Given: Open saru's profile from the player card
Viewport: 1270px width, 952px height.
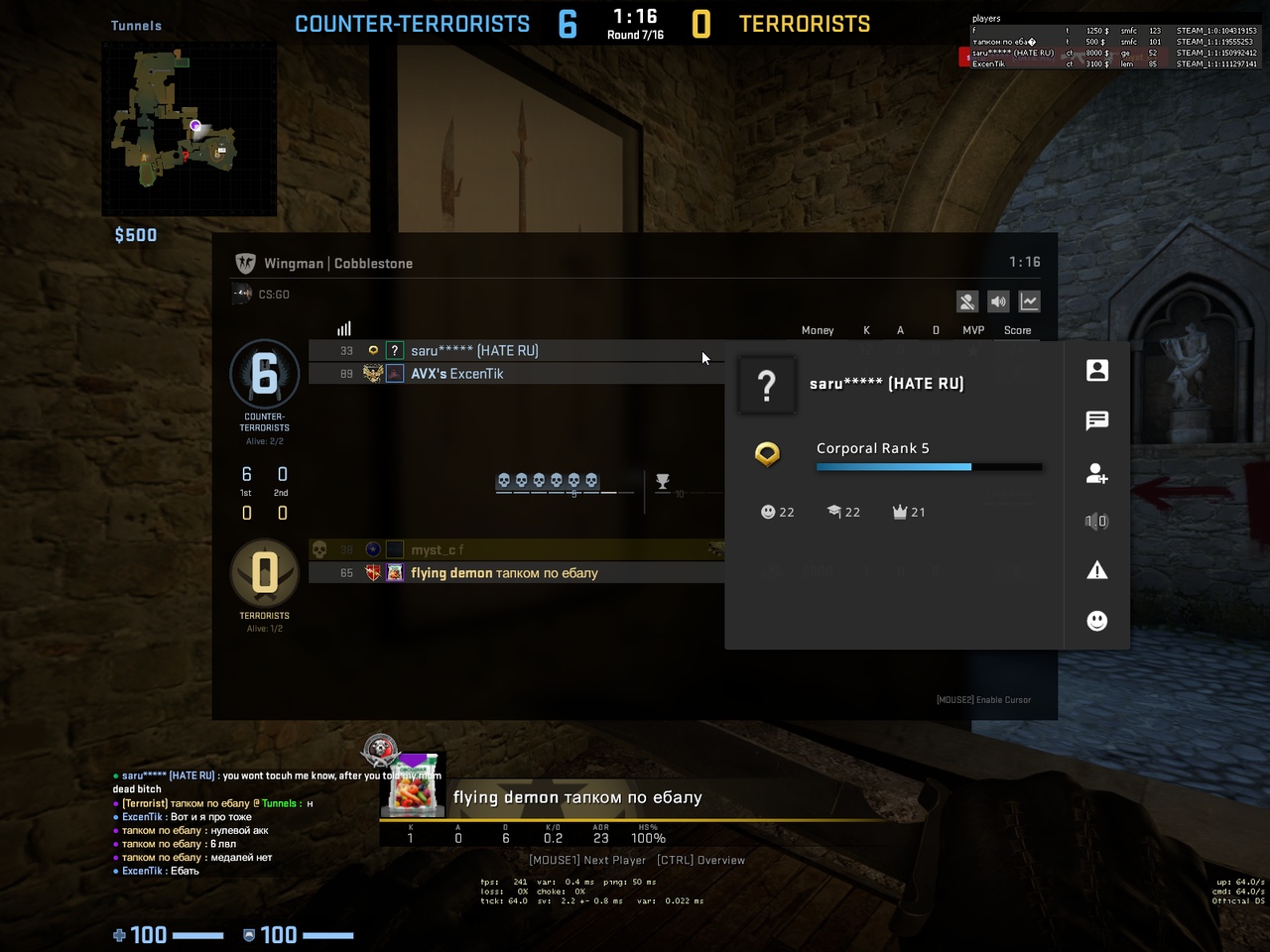Looking at the screenshot, I should (x=1096, y=371).
